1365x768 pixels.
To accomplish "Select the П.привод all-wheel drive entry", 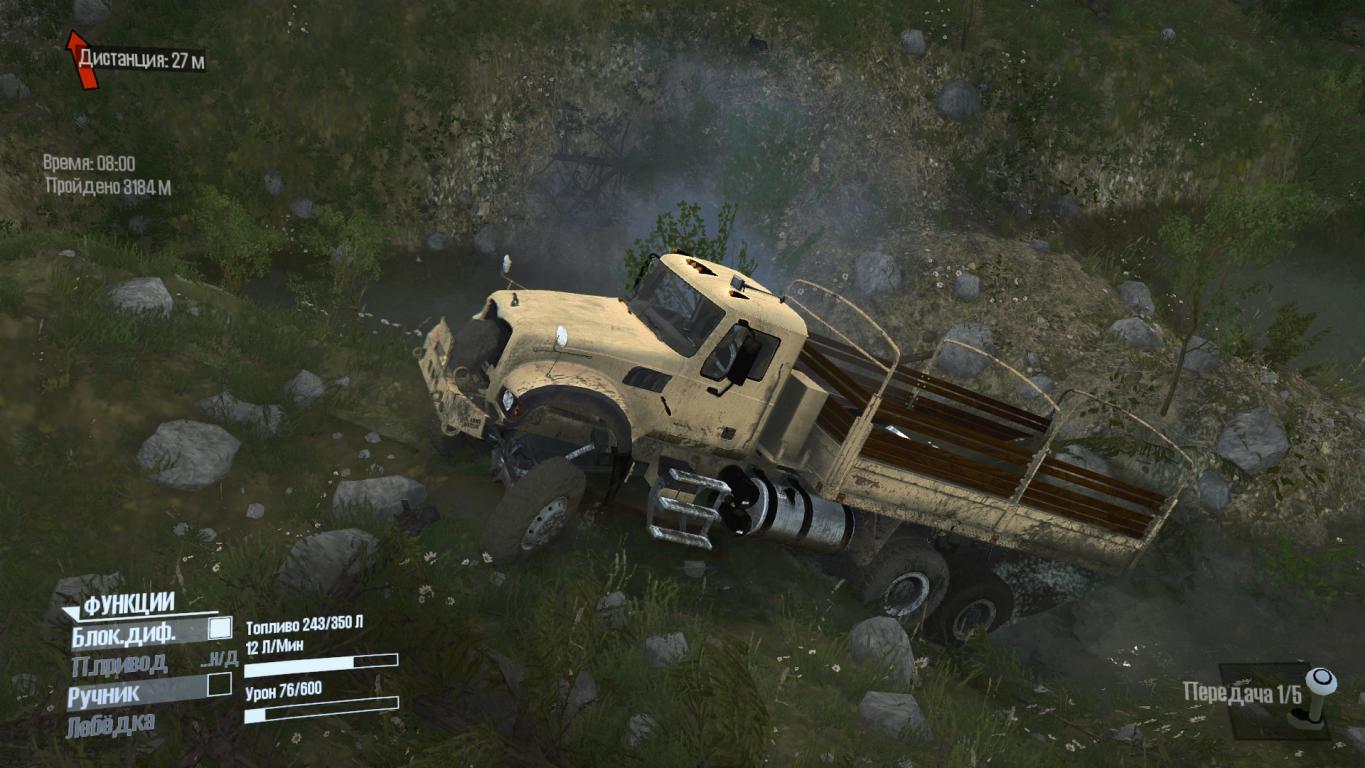I will tap(119, 664).
